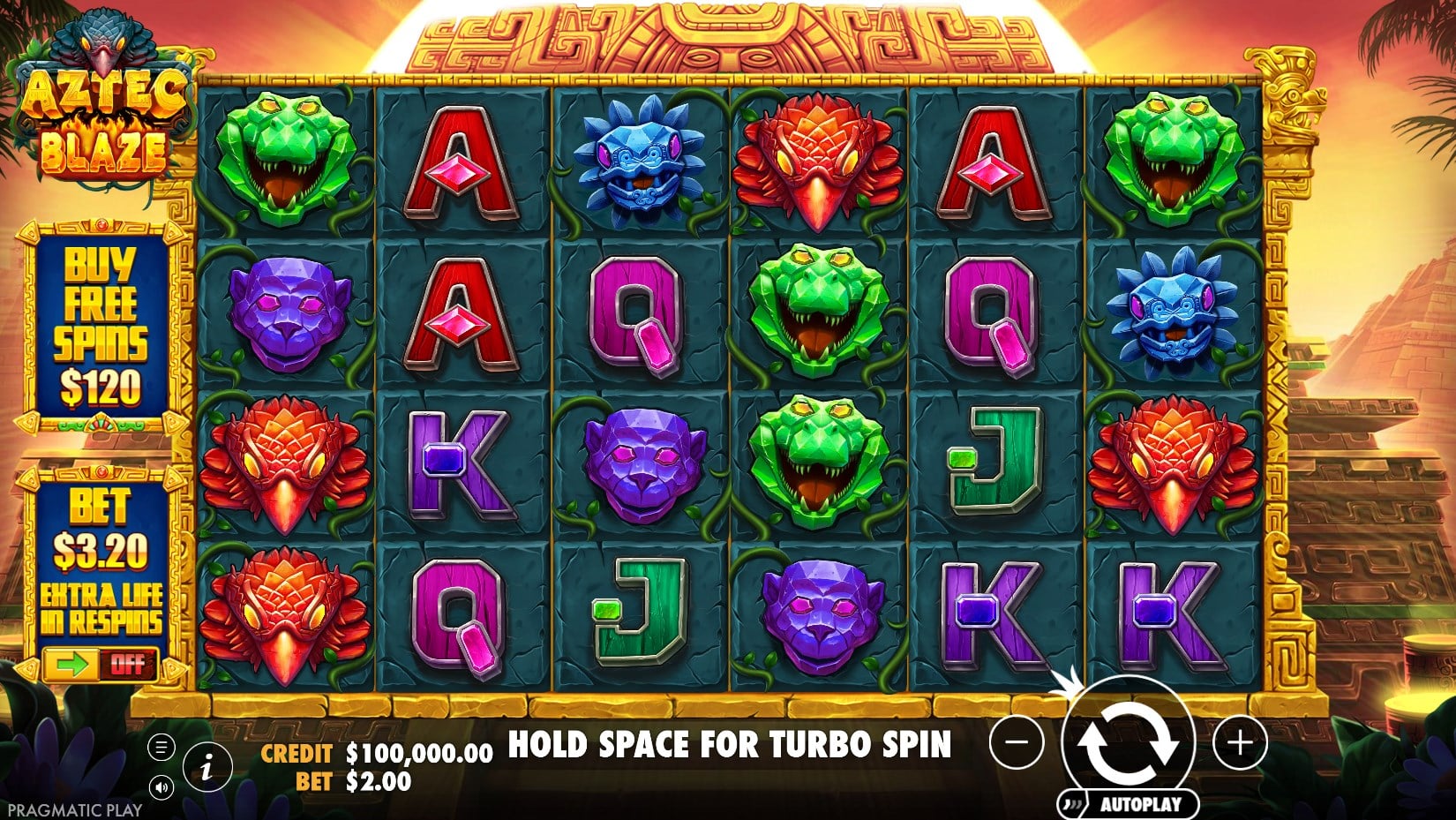The height and width of the screenshot is (820, 1456).
Task: Toggle the game sound speaker icon
Action: tap(161, 786)
